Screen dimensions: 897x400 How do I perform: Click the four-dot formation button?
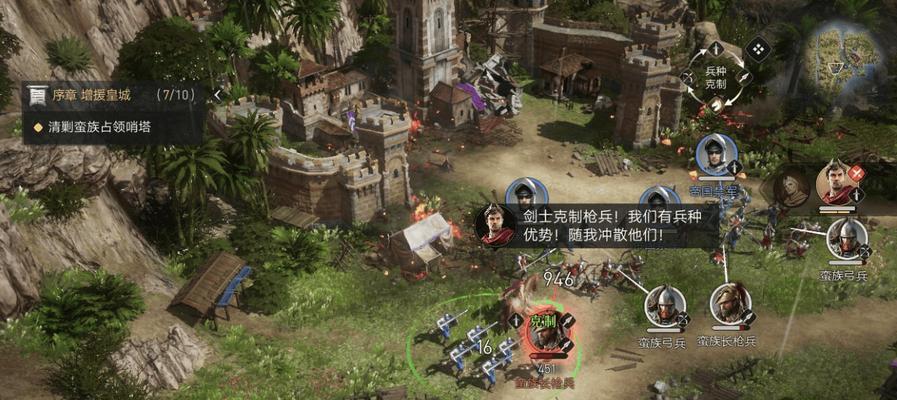pyautogui.click(x=757, y=47)
